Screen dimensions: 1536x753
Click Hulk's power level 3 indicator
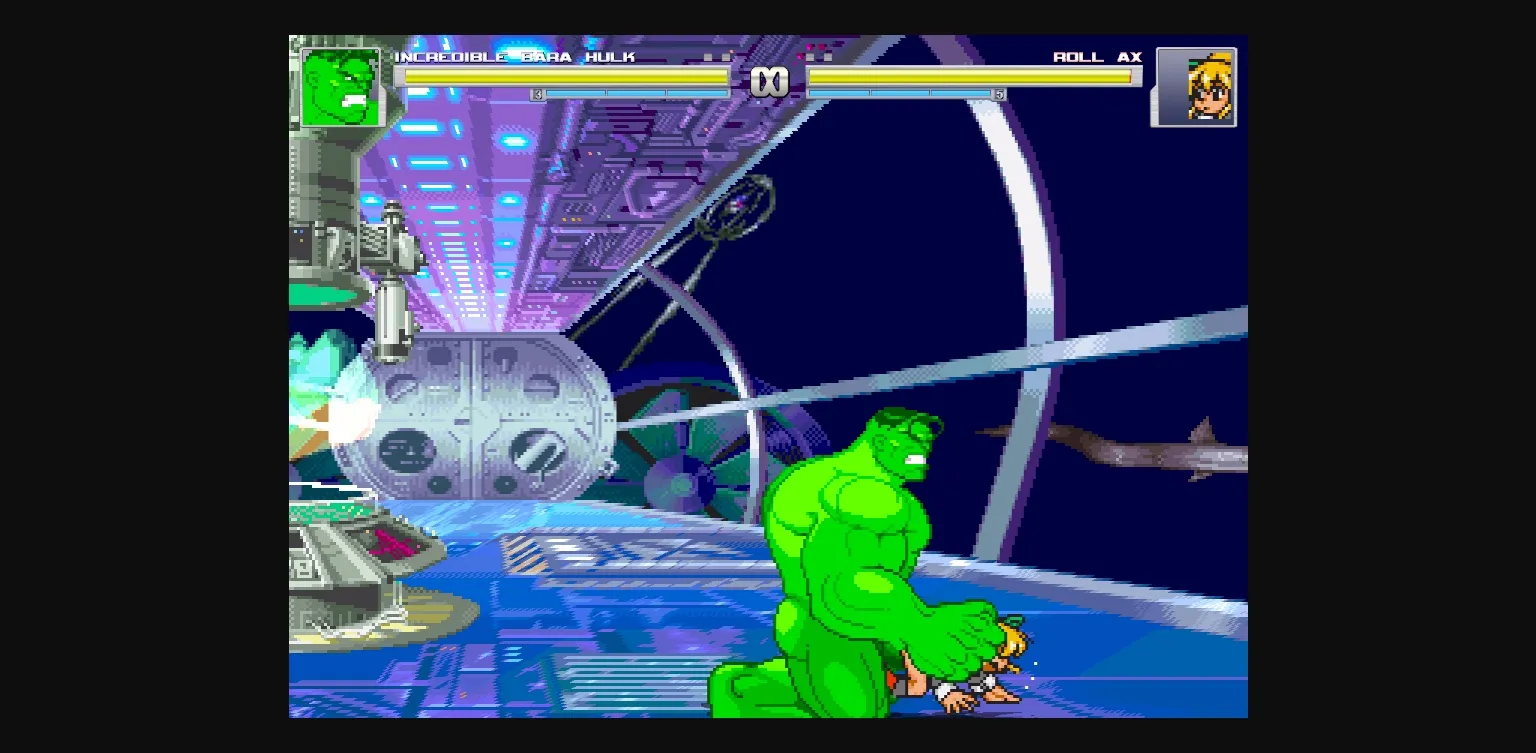[536, 93]
